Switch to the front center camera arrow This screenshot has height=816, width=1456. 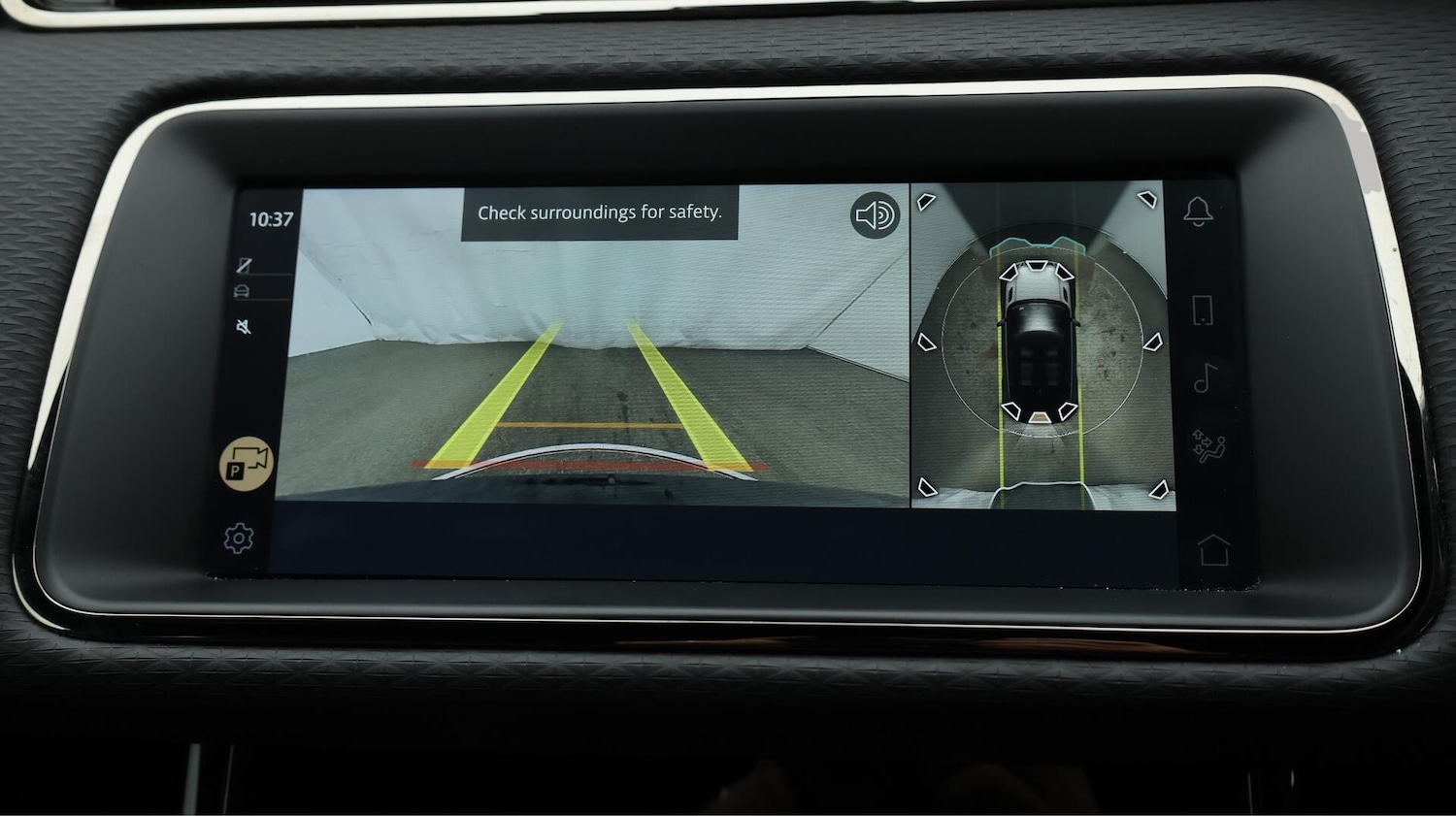click(1037, 267)
